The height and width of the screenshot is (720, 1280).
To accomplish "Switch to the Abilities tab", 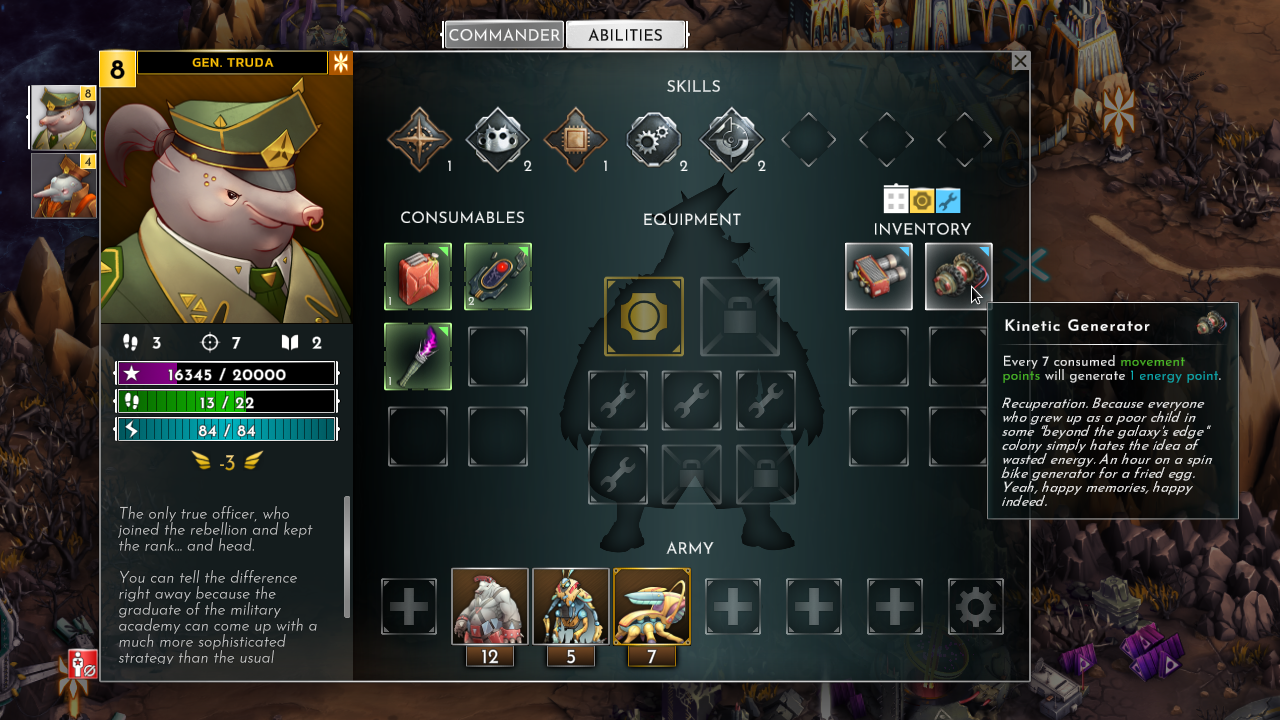I will click(625, 36).
